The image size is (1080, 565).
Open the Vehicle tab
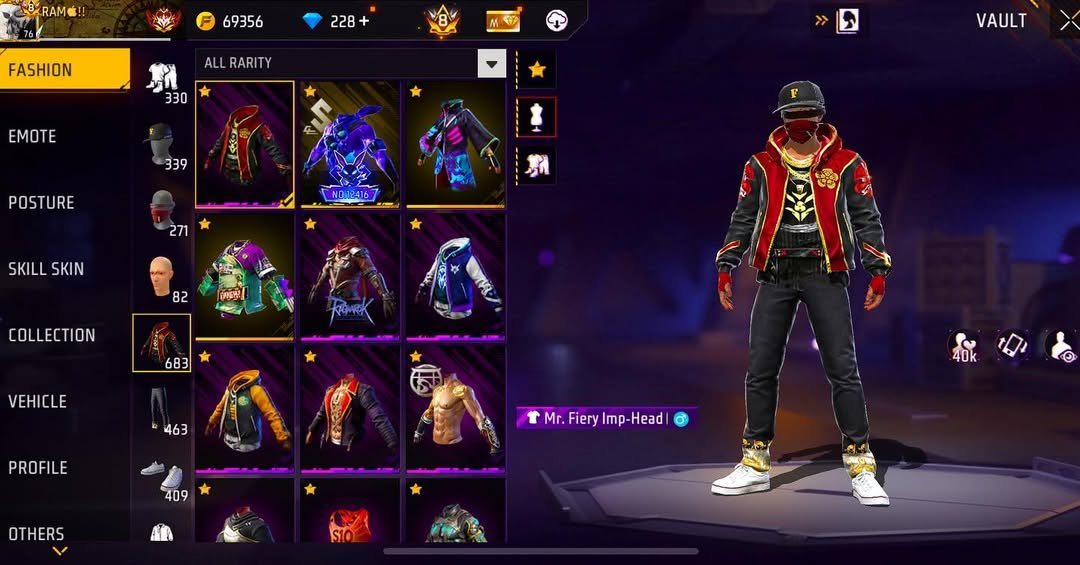[38, 402]
